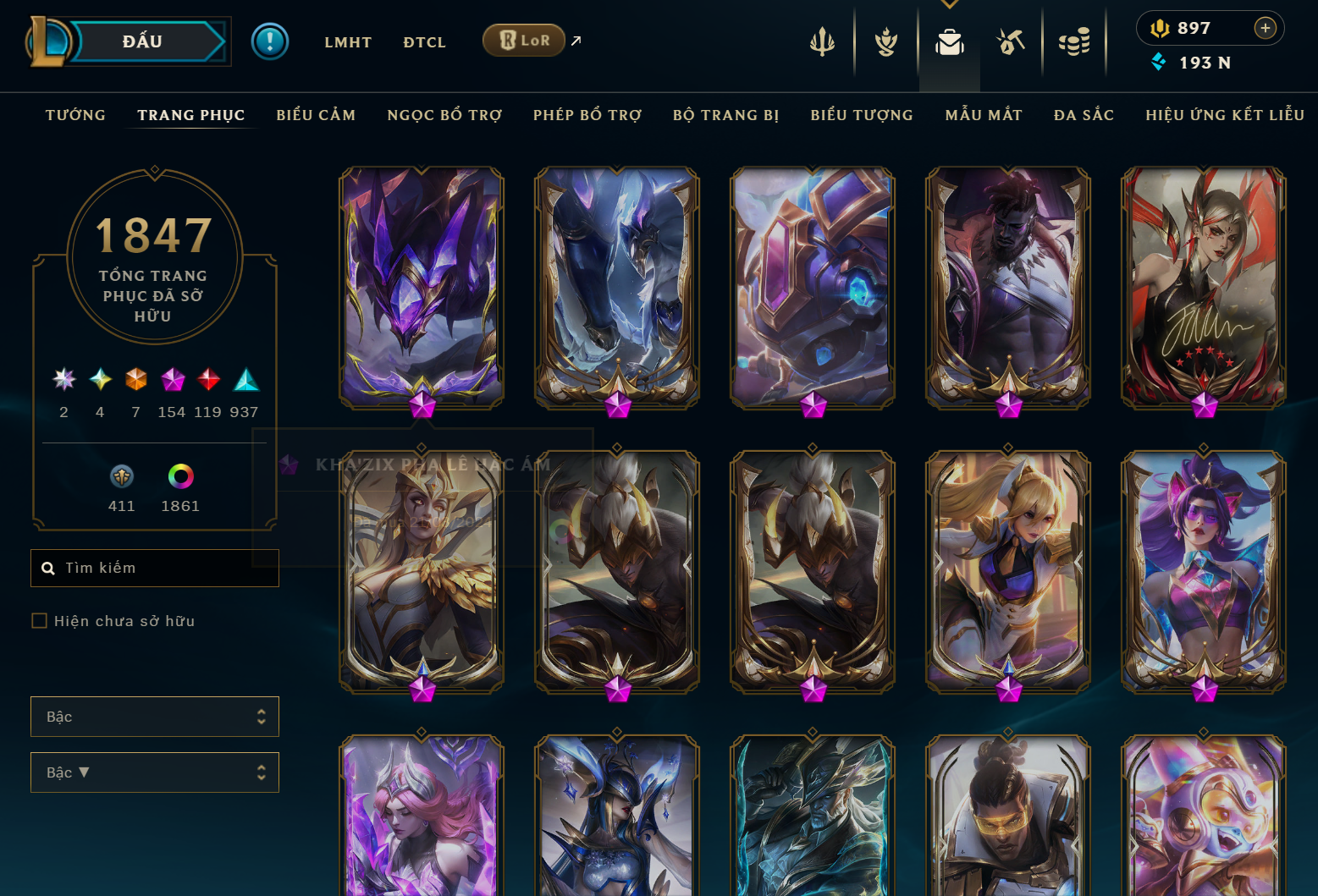Open the store coins icon
The image size is (1318, 896).
[x=1074, y=41]
